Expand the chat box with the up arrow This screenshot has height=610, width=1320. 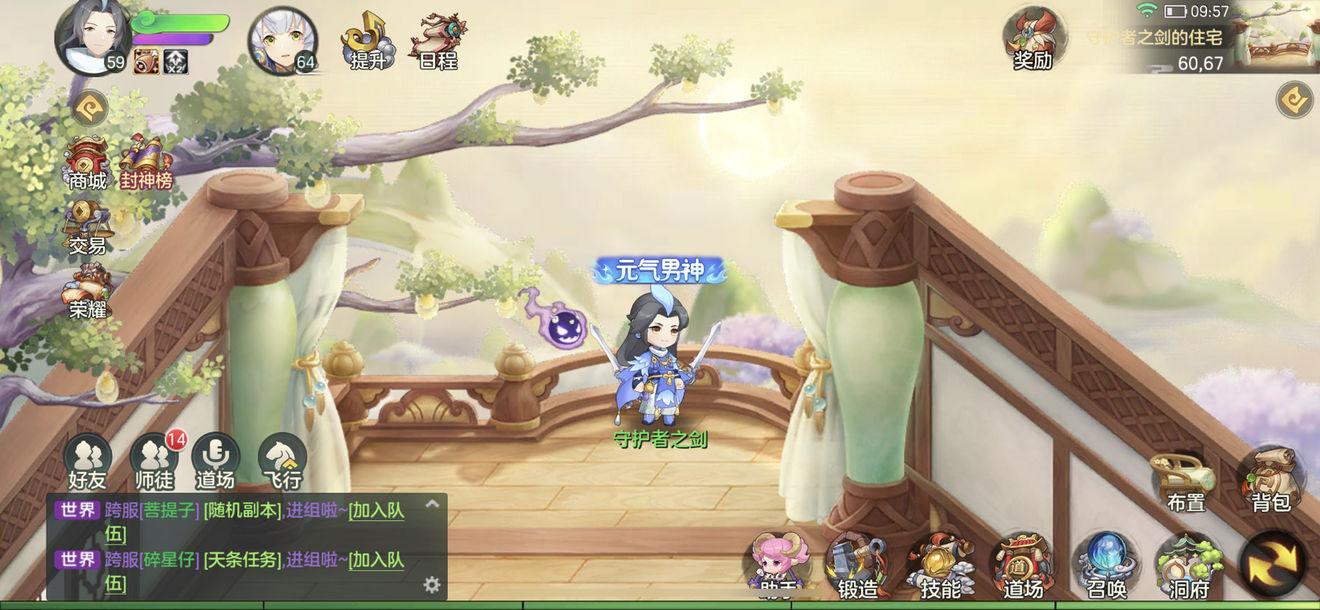coord(432,505)
